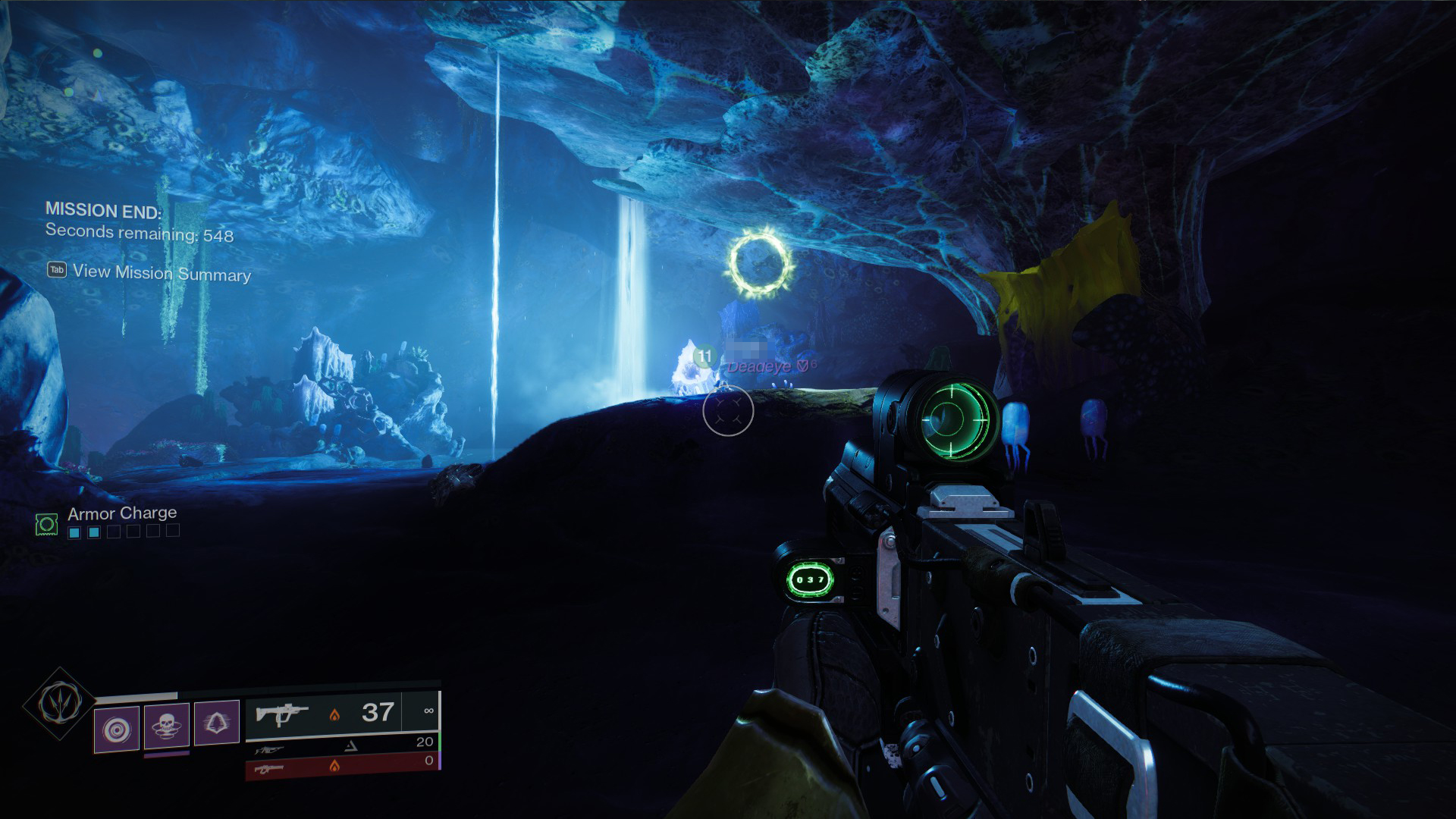
Task: Select the Deadeye player nameplate
Action: point(761,367)
